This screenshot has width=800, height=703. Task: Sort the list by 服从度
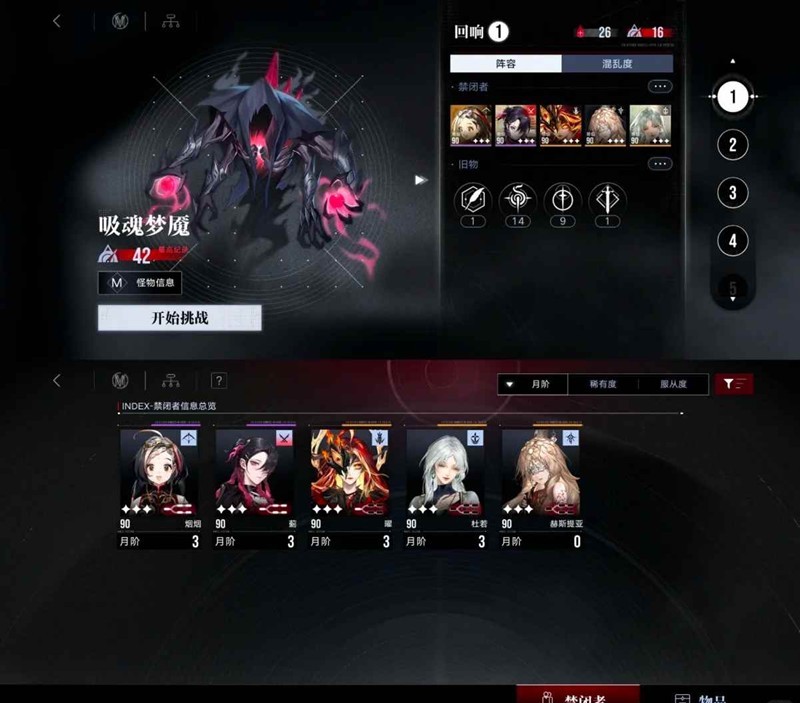[672, 384]
